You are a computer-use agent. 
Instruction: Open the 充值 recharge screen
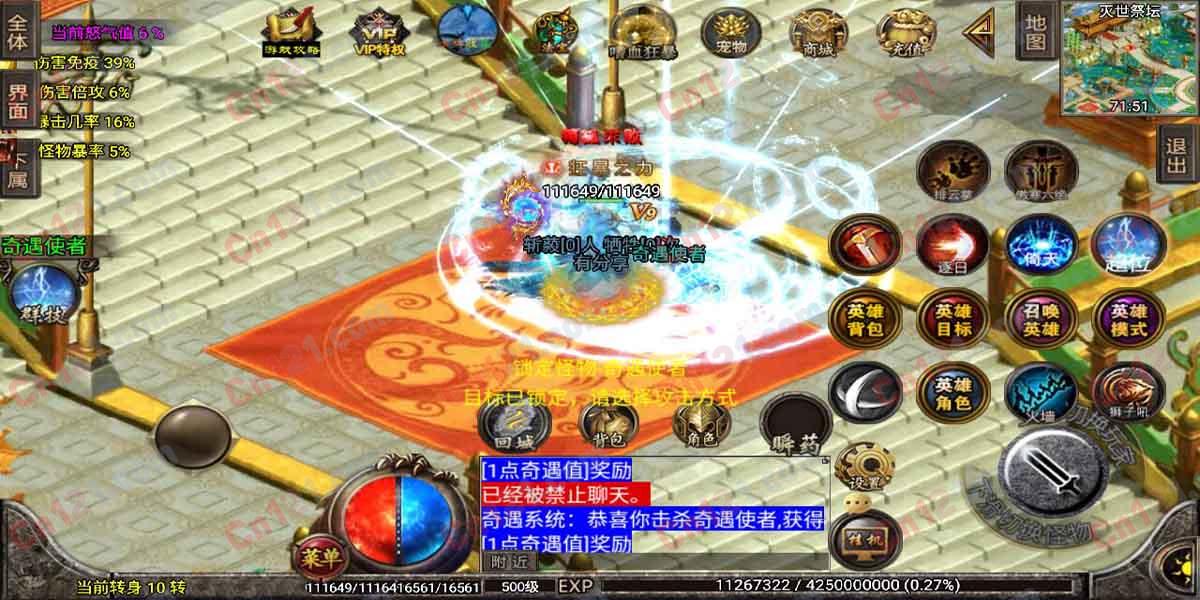pyautogui.click(x=899, y=33)
